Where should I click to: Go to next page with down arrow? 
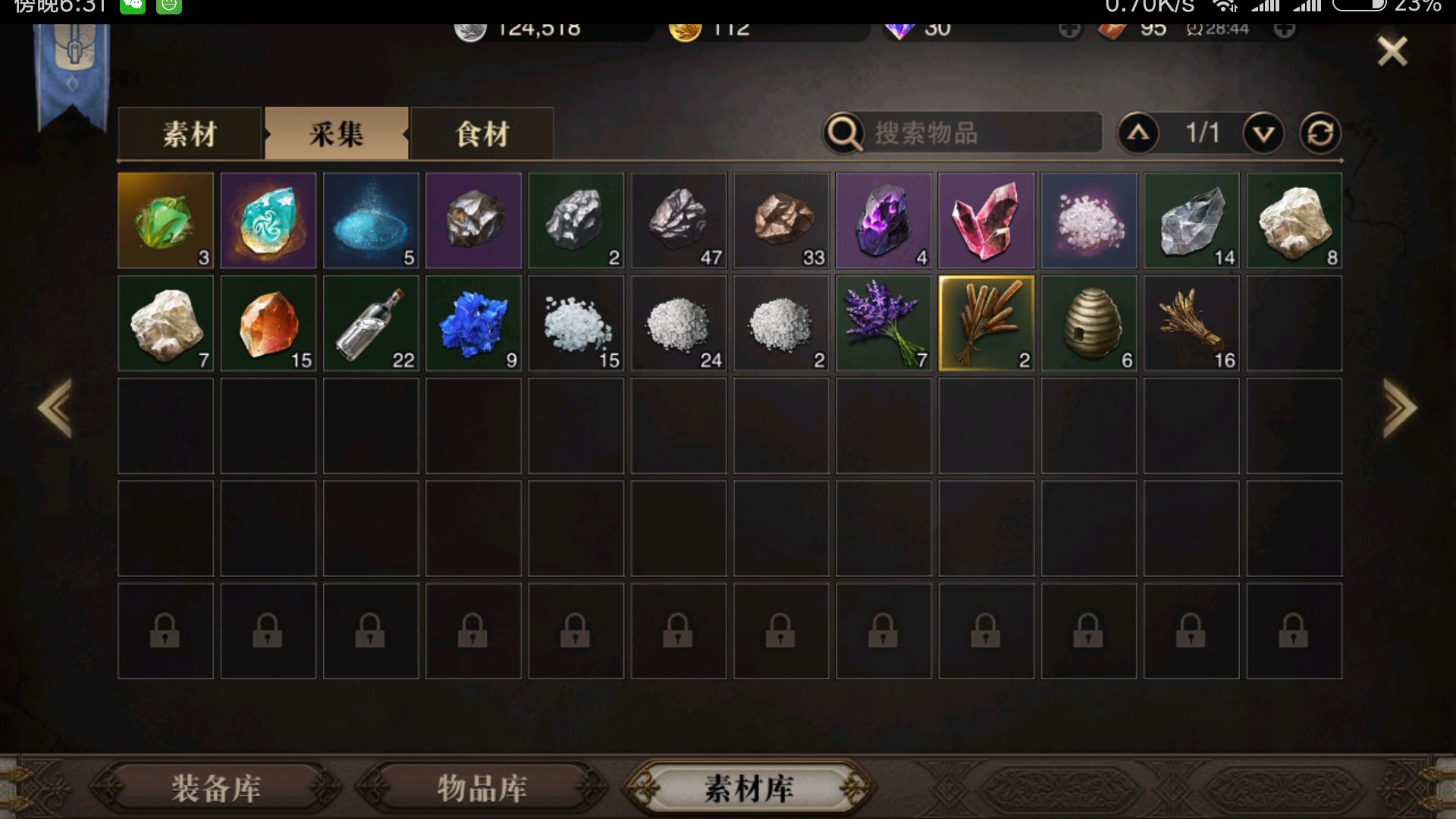[x=1263, y=133]
